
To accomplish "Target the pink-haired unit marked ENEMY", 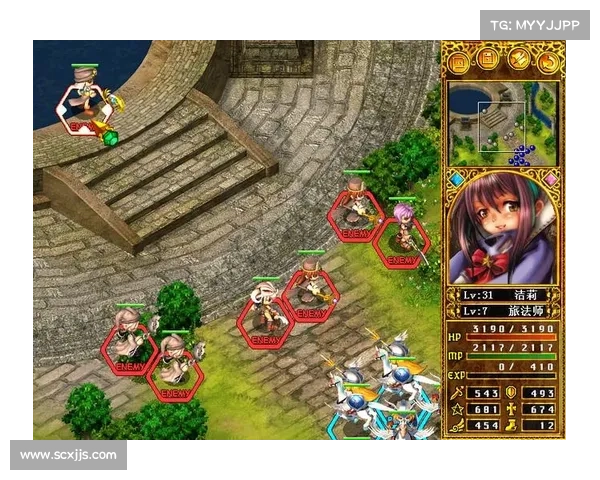I will [404, 236].
